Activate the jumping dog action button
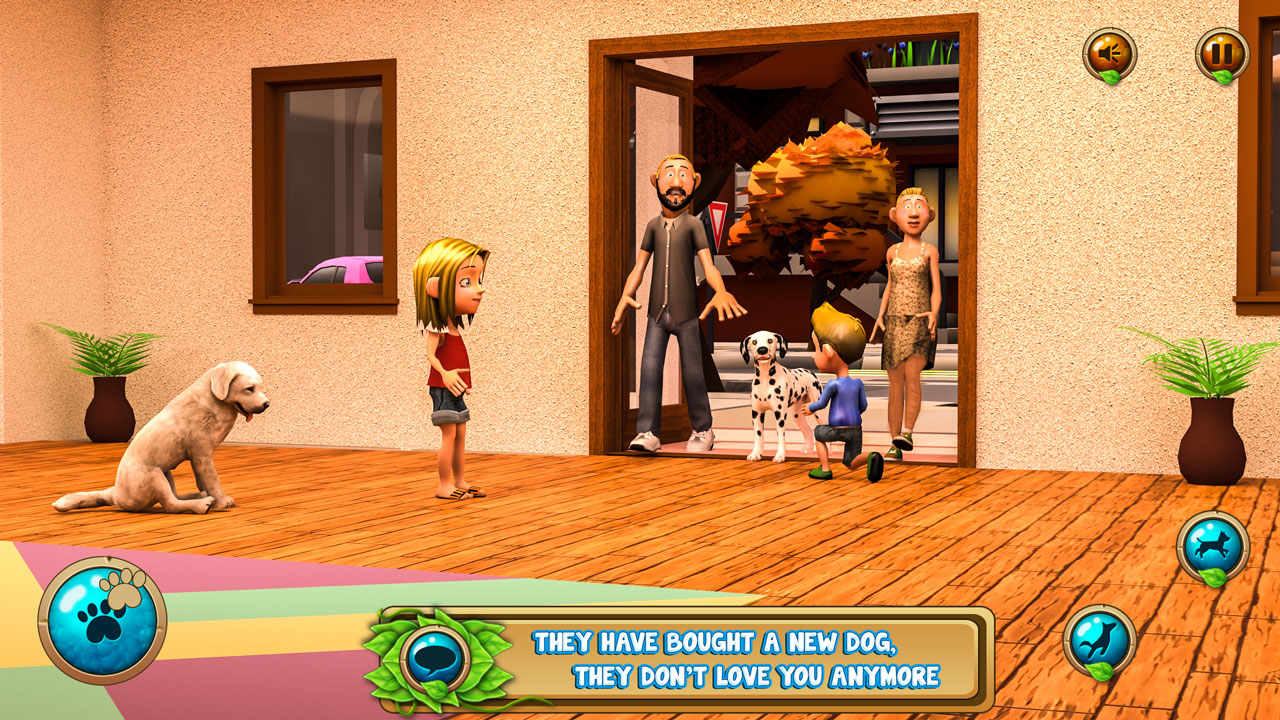 1099,640
